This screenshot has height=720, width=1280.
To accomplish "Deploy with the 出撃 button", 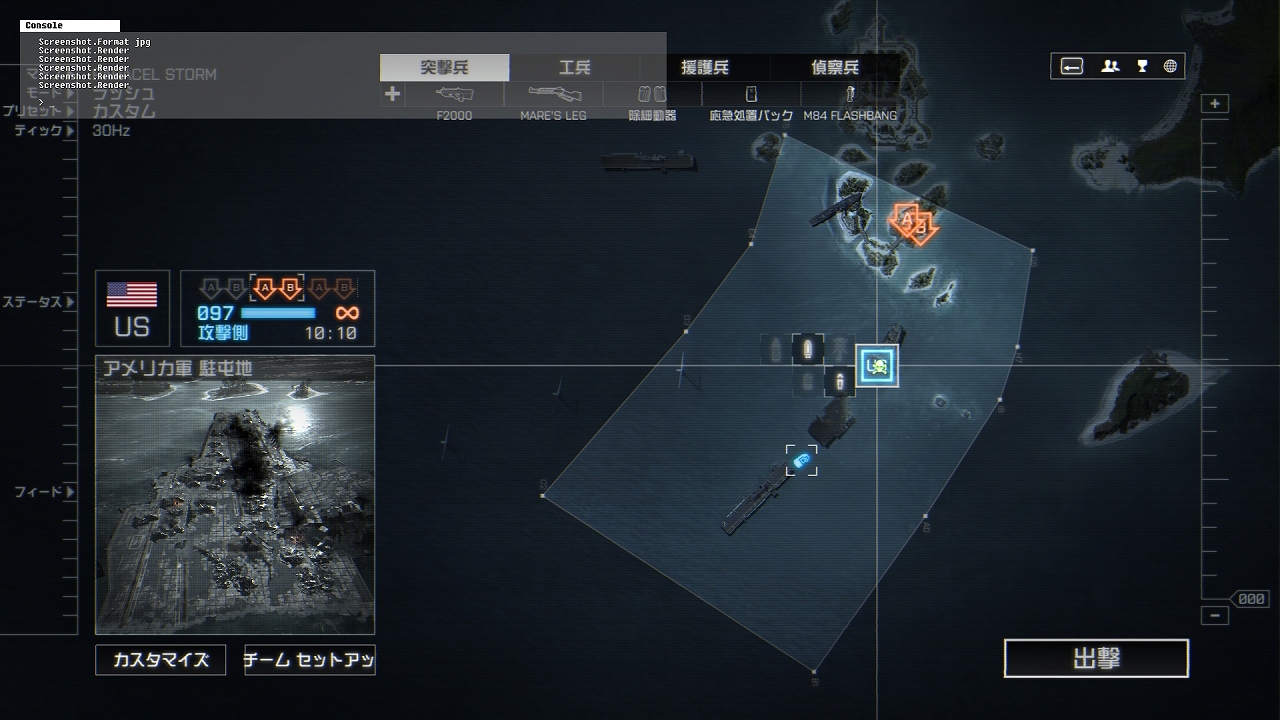I will coord(1096,659).
